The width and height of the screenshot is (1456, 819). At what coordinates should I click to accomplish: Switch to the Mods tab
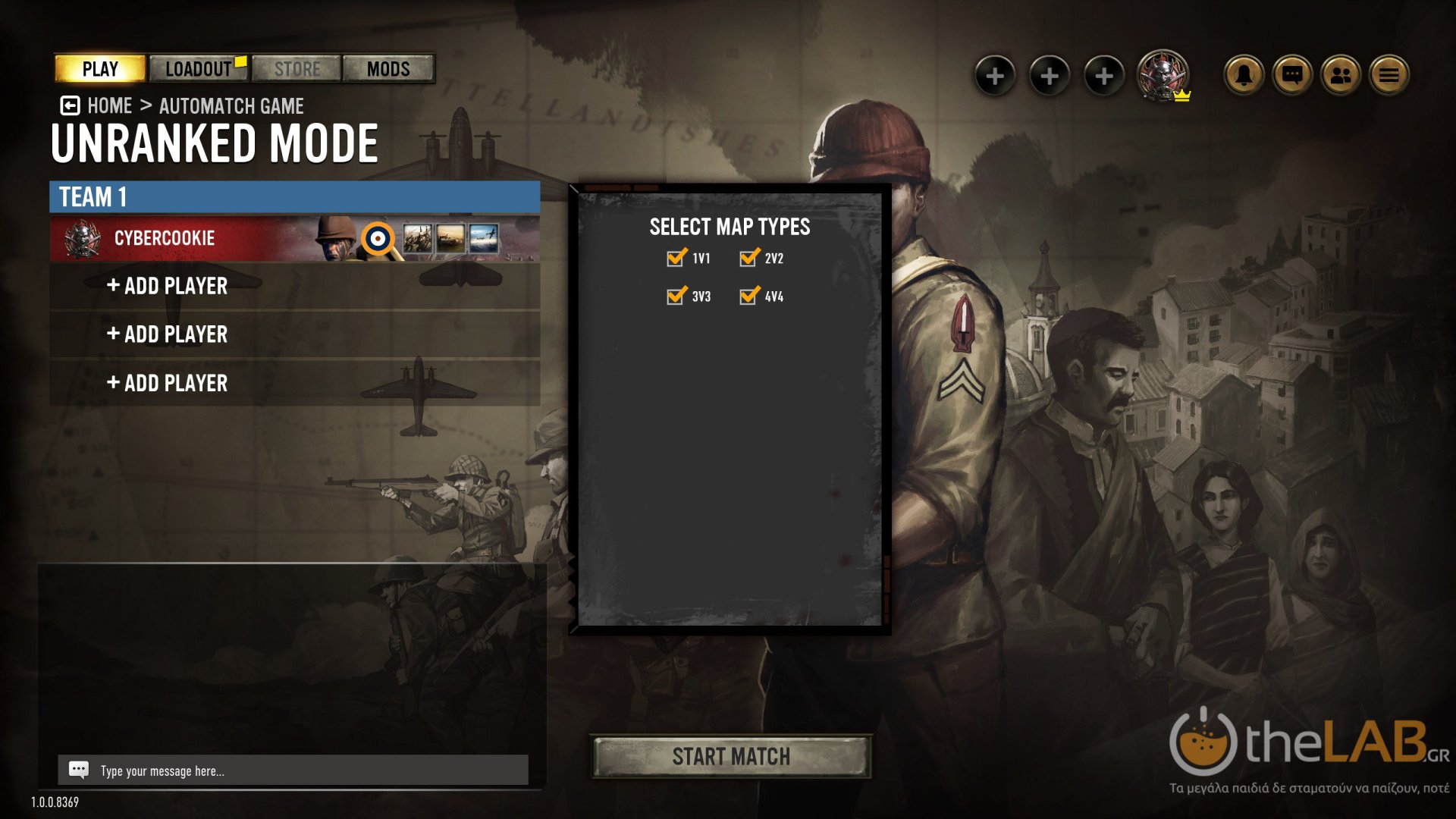[388, 69]
